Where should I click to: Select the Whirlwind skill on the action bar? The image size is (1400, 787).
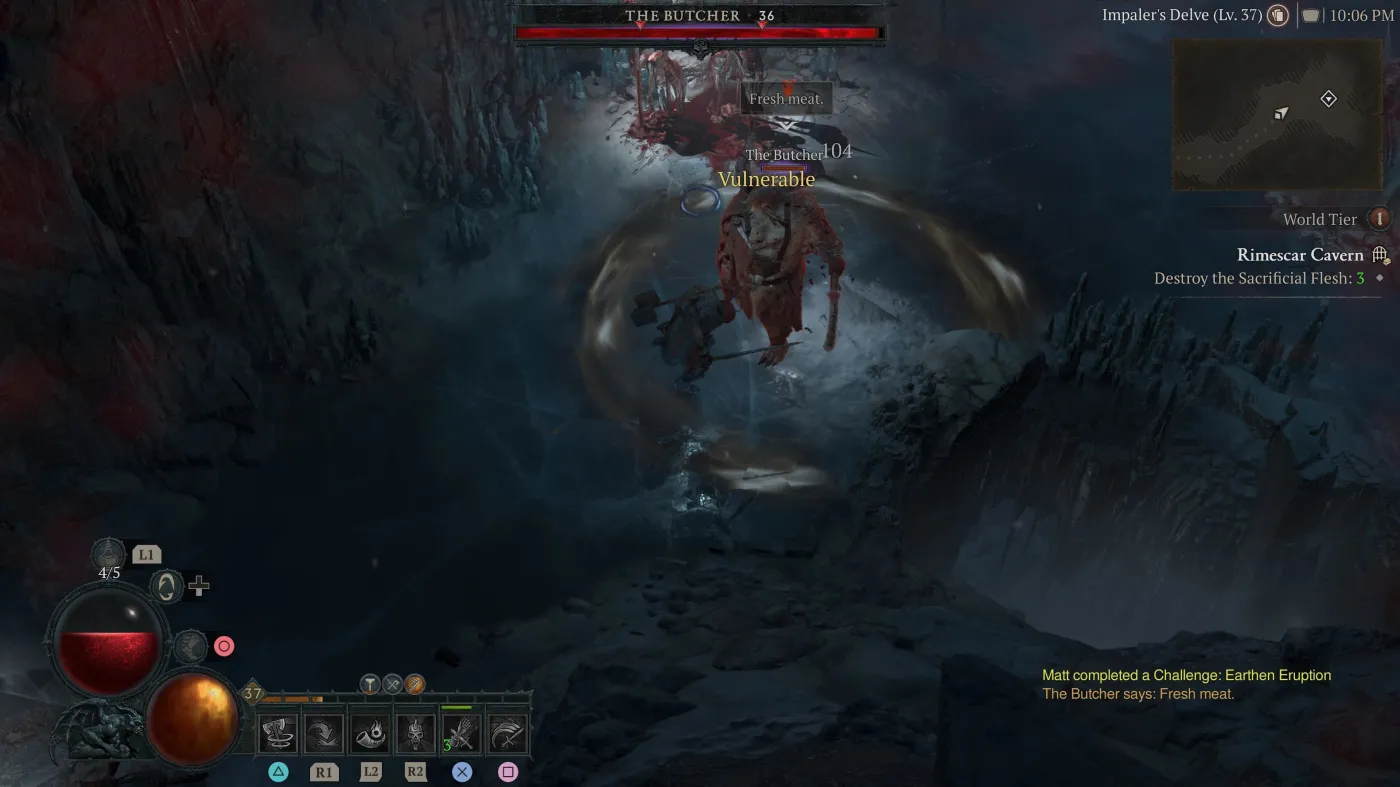278,733
